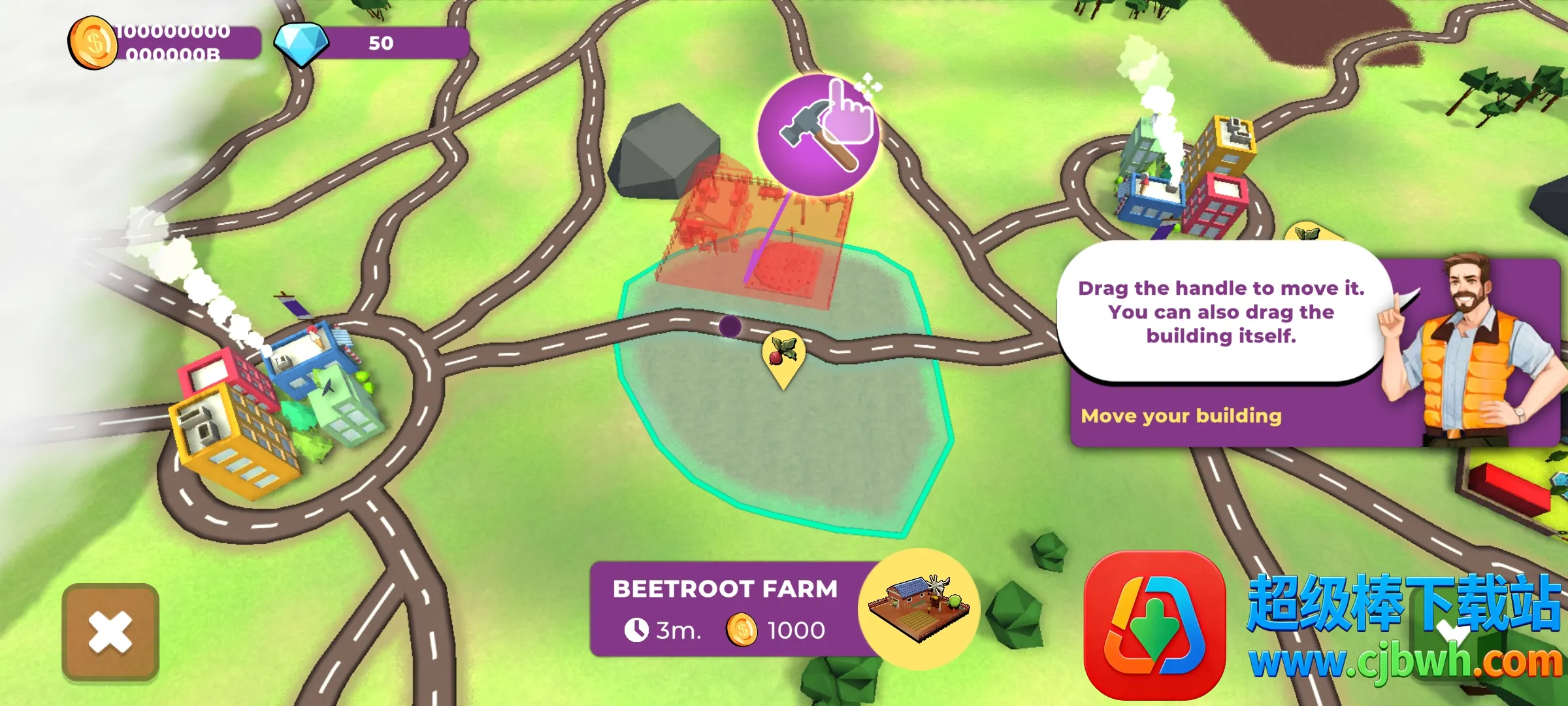
Task: Tap the tutorial advisor's speech bubble
Action: (1220, 312)
